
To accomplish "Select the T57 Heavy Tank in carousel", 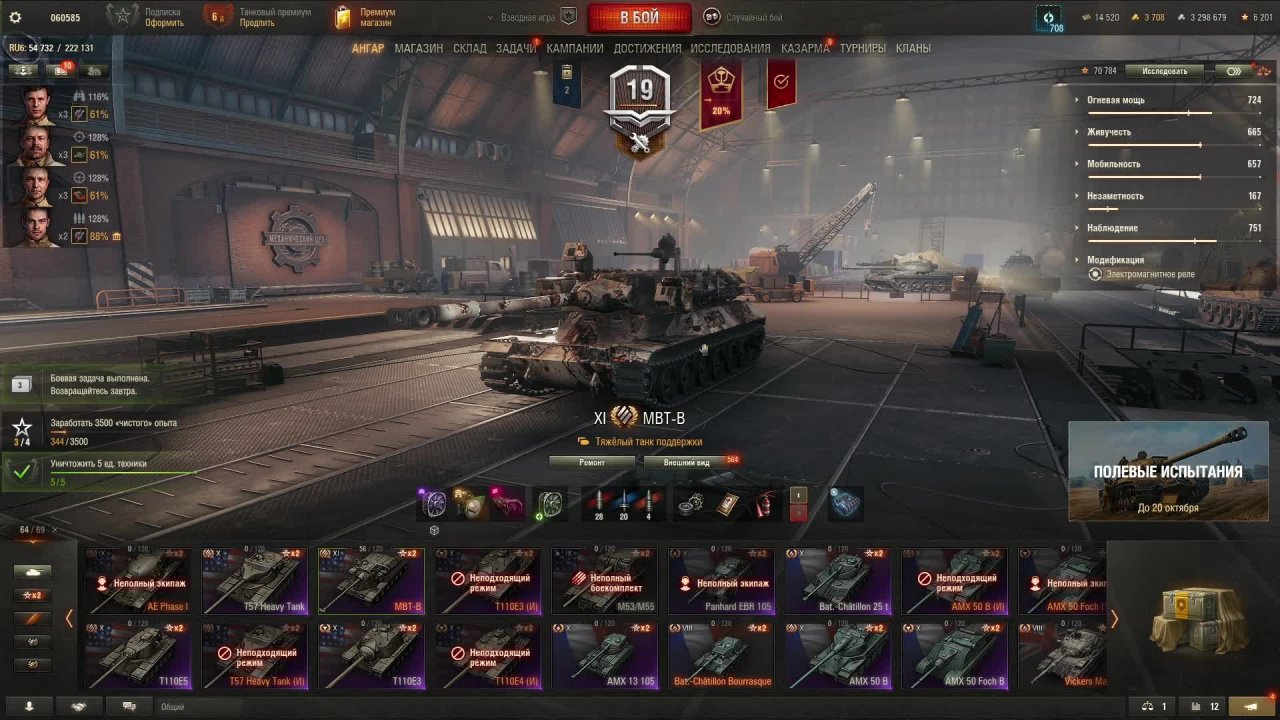I will (254, 581).
